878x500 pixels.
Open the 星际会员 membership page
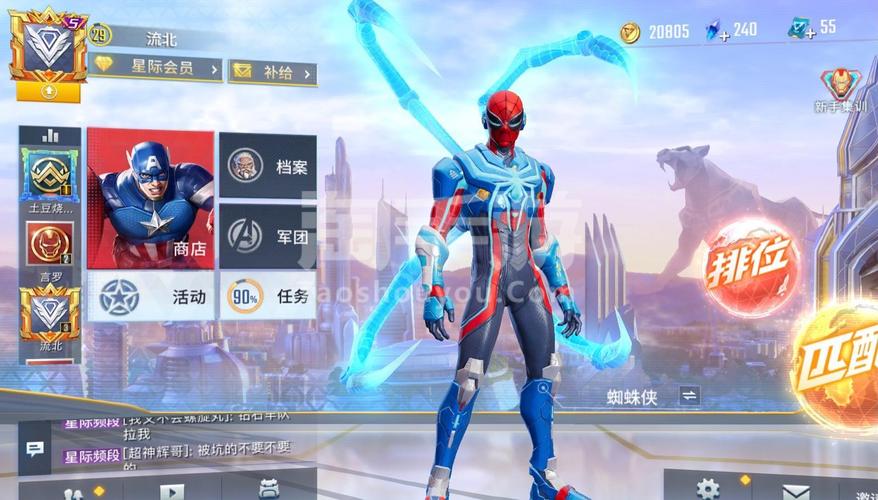pos(158,68)
